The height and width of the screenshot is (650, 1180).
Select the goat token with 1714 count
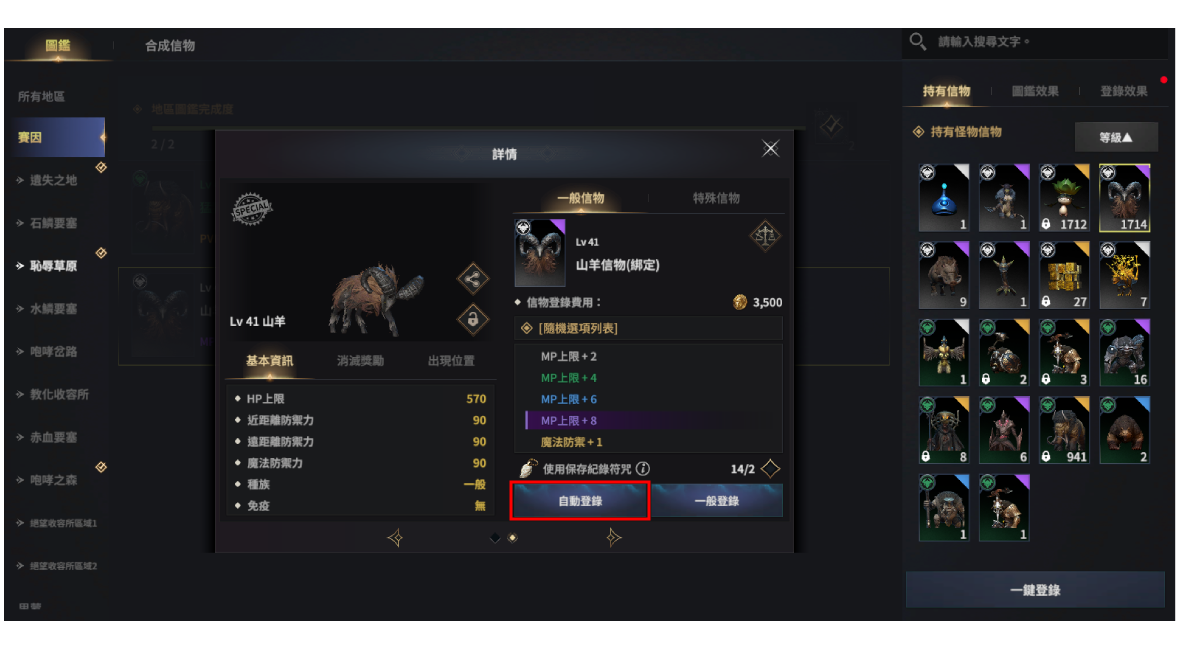[x=1124, y=197]
